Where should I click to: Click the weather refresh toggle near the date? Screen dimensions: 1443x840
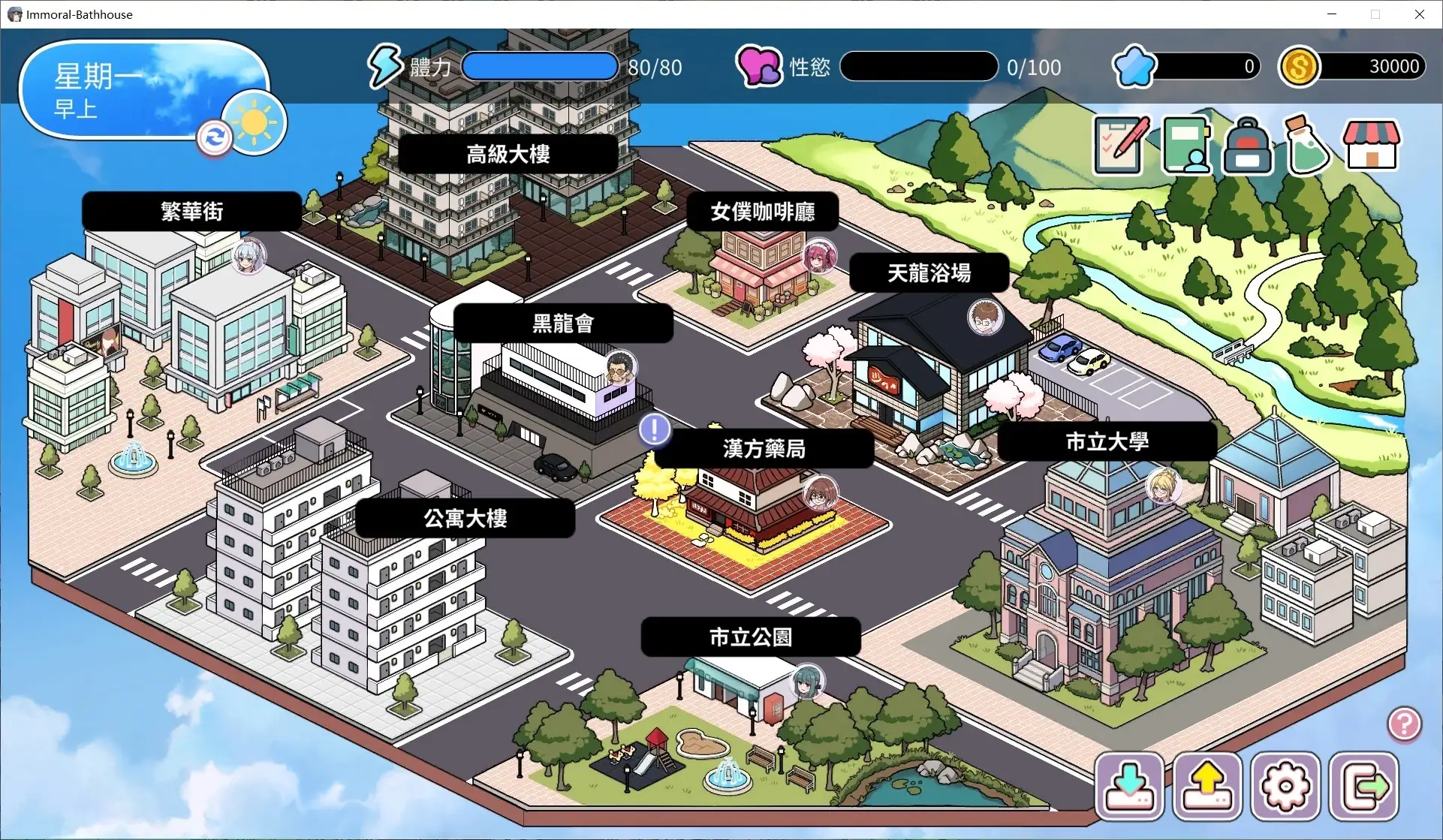point(214,137)
